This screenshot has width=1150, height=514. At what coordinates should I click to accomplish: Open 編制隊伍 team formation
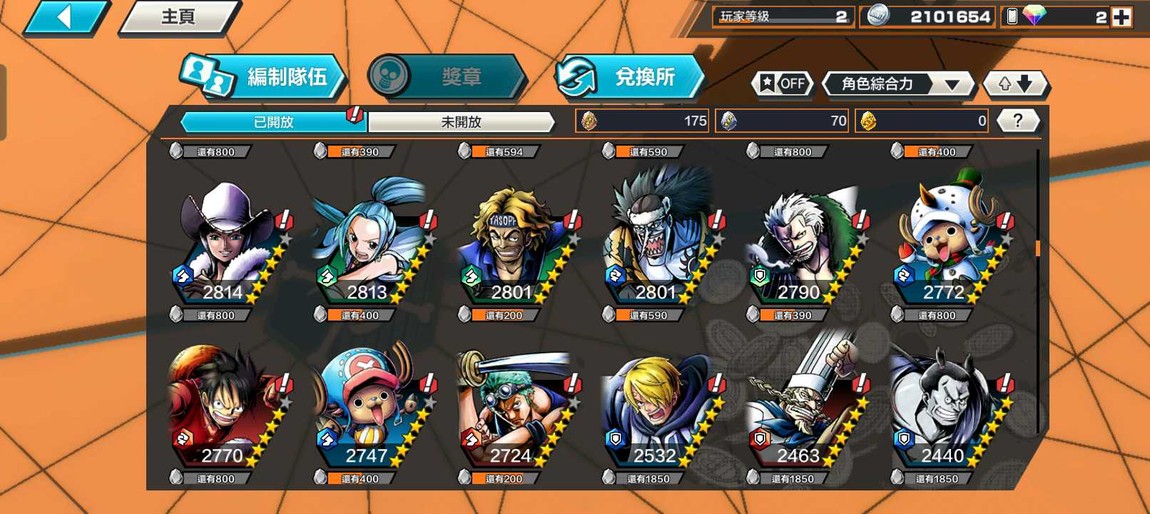point(264,76)
